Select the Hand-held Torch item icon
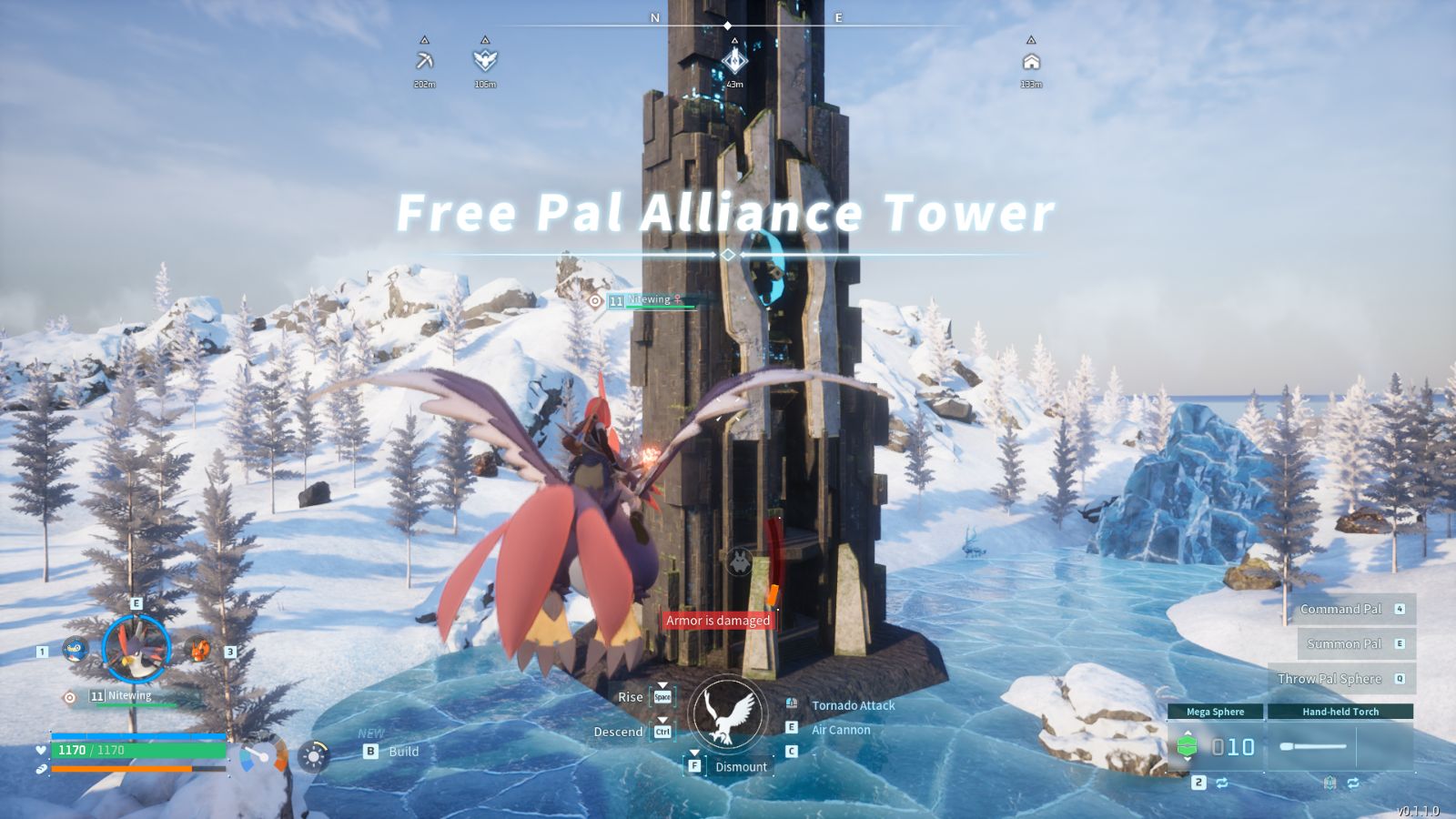1456x819 pixels. point(1312,746)
